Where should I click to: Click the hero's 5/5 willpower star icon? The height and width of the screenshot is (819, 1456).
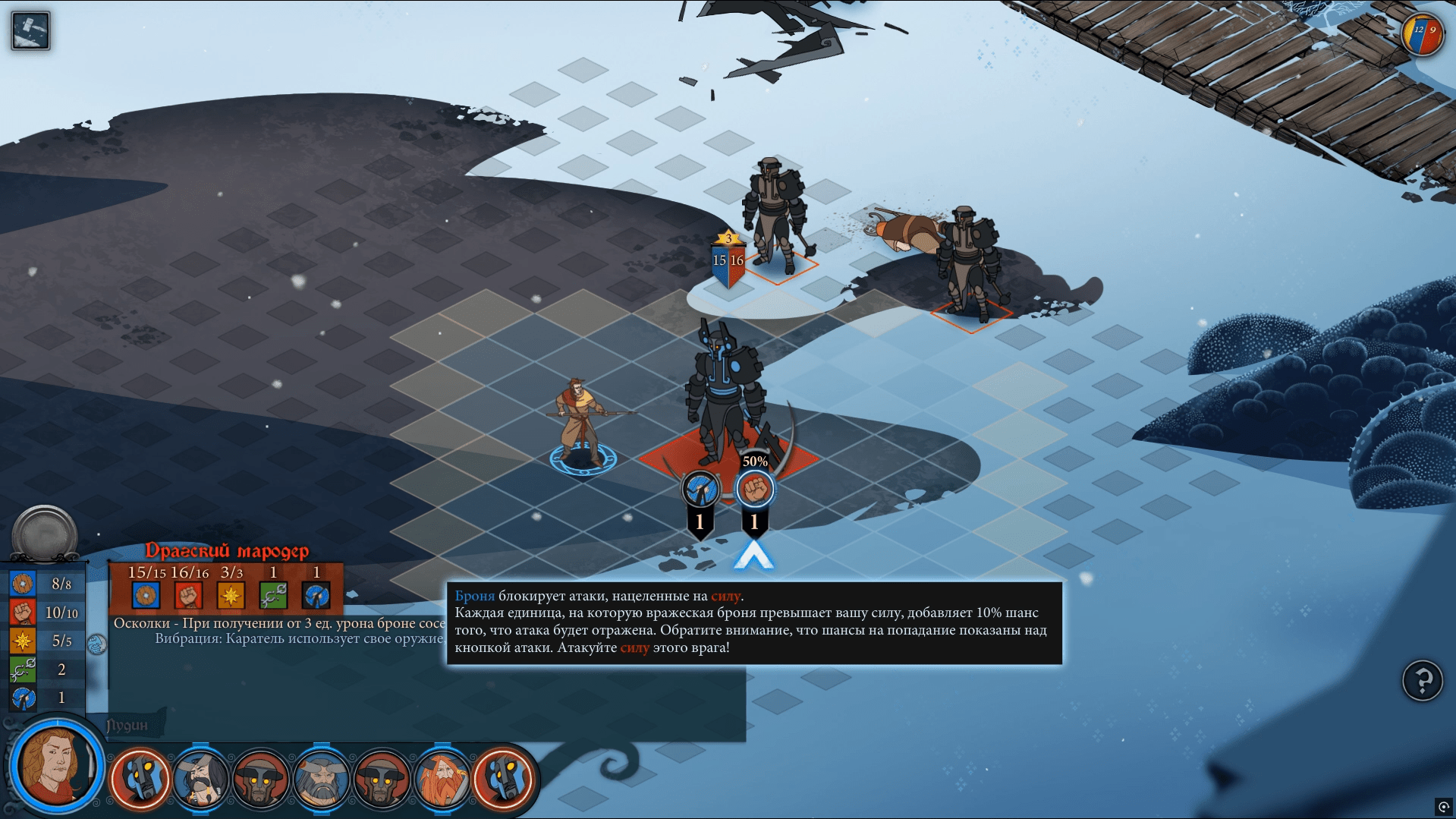(x=23, y=641)
